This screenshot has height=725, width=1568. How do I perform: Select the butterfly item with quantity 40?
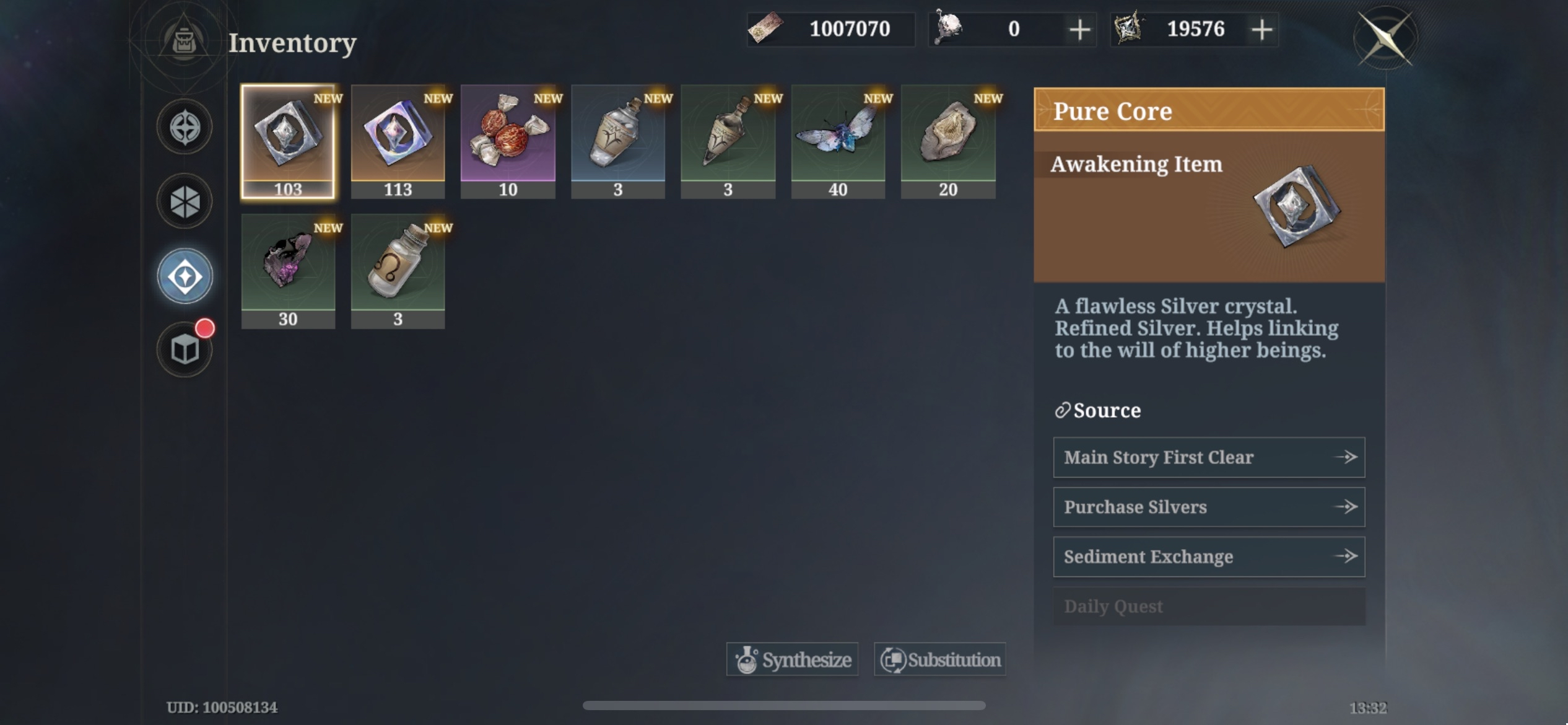(x=837, y=139)
